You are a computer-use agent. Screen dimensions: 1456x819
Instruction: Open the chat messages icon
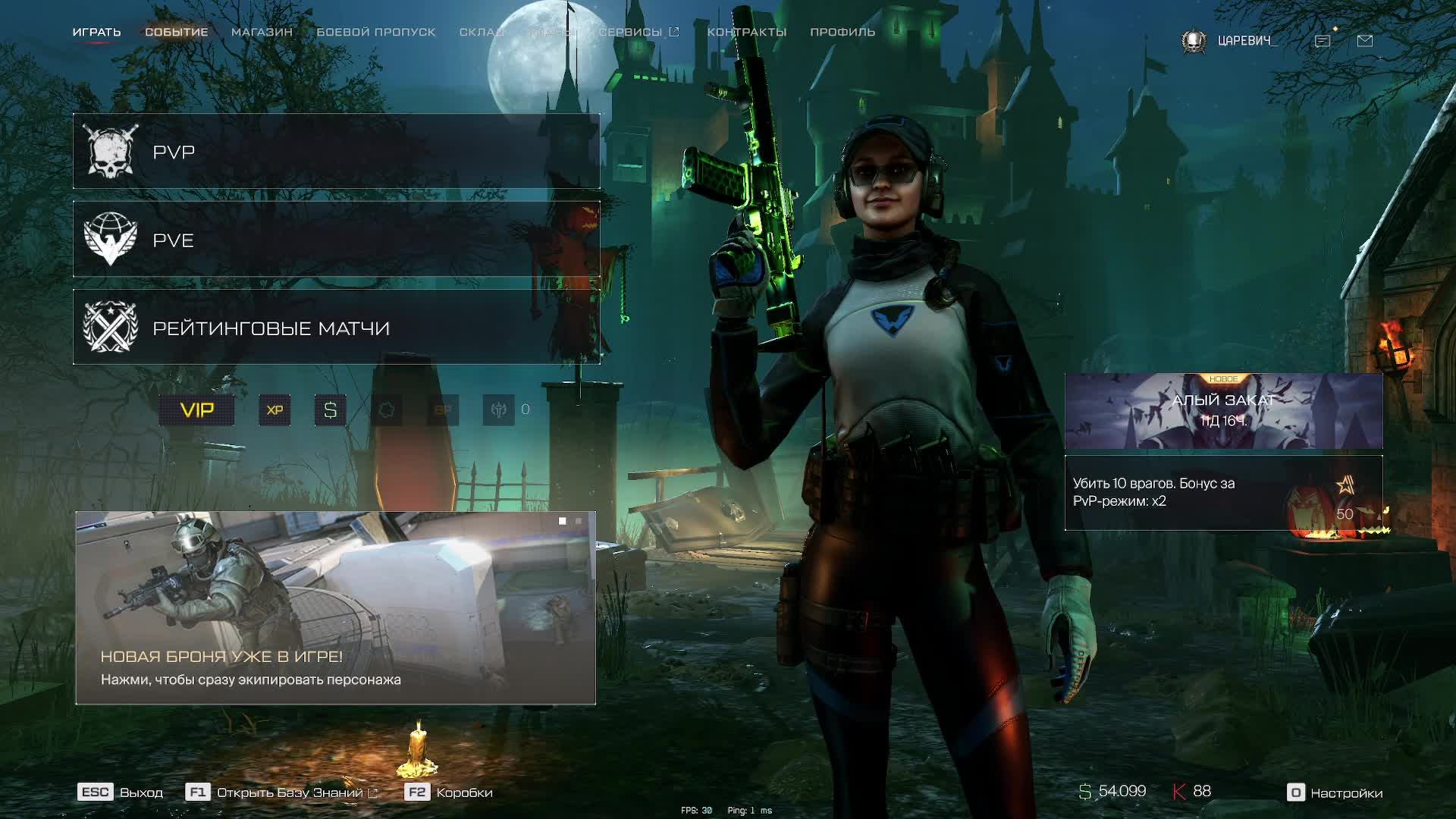(x=1322, y=41)
